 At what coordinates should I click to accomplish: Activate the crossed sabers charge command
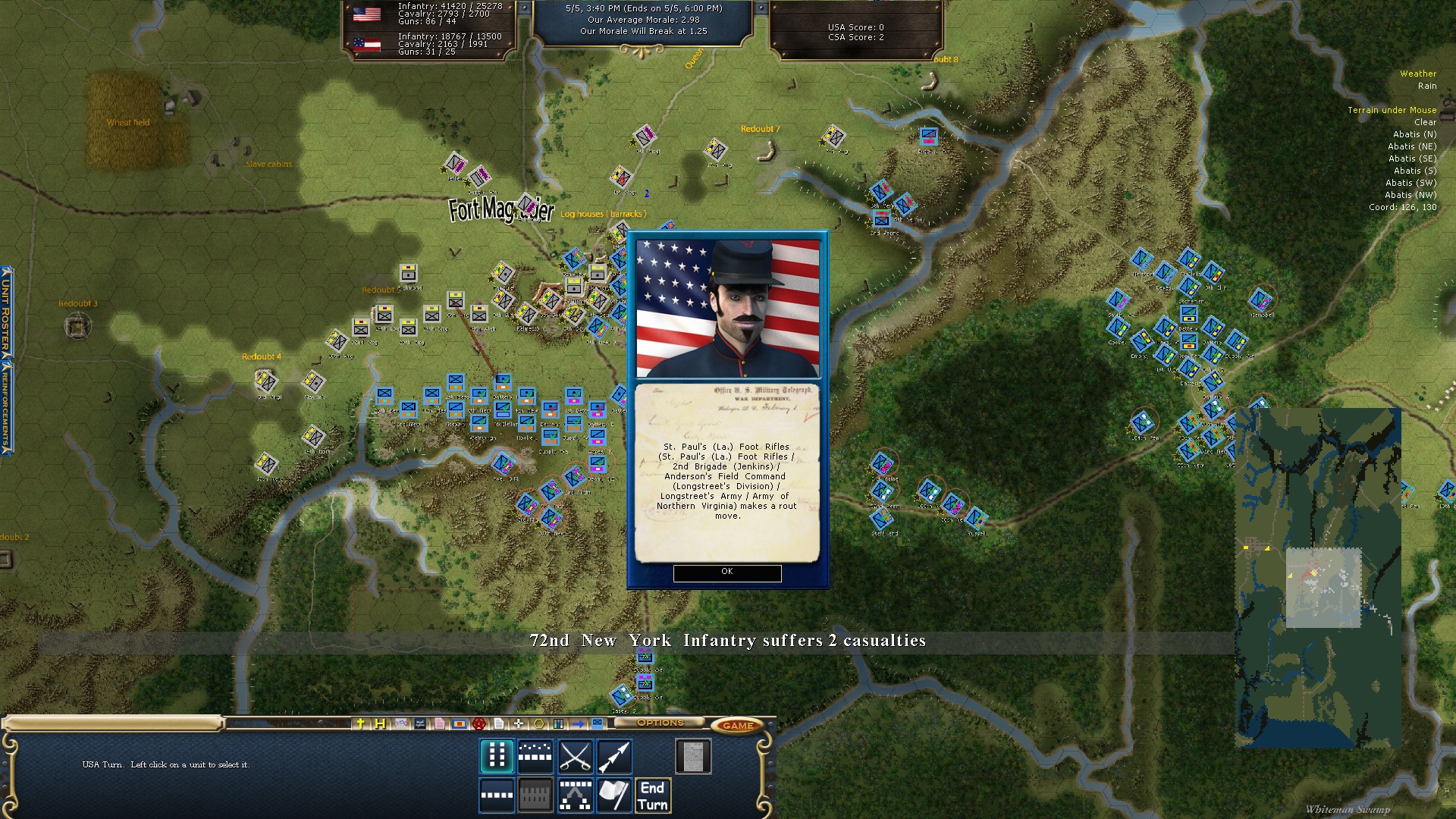pyautogui.click(x=575, y=756)
